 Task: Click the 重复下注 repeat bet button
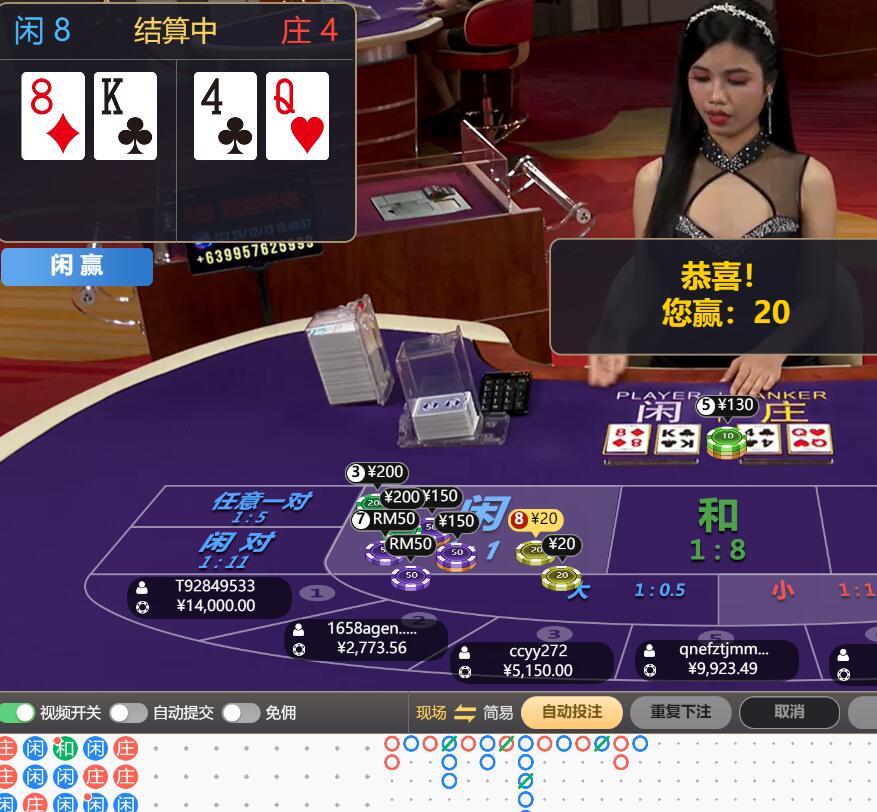[680, 712]
